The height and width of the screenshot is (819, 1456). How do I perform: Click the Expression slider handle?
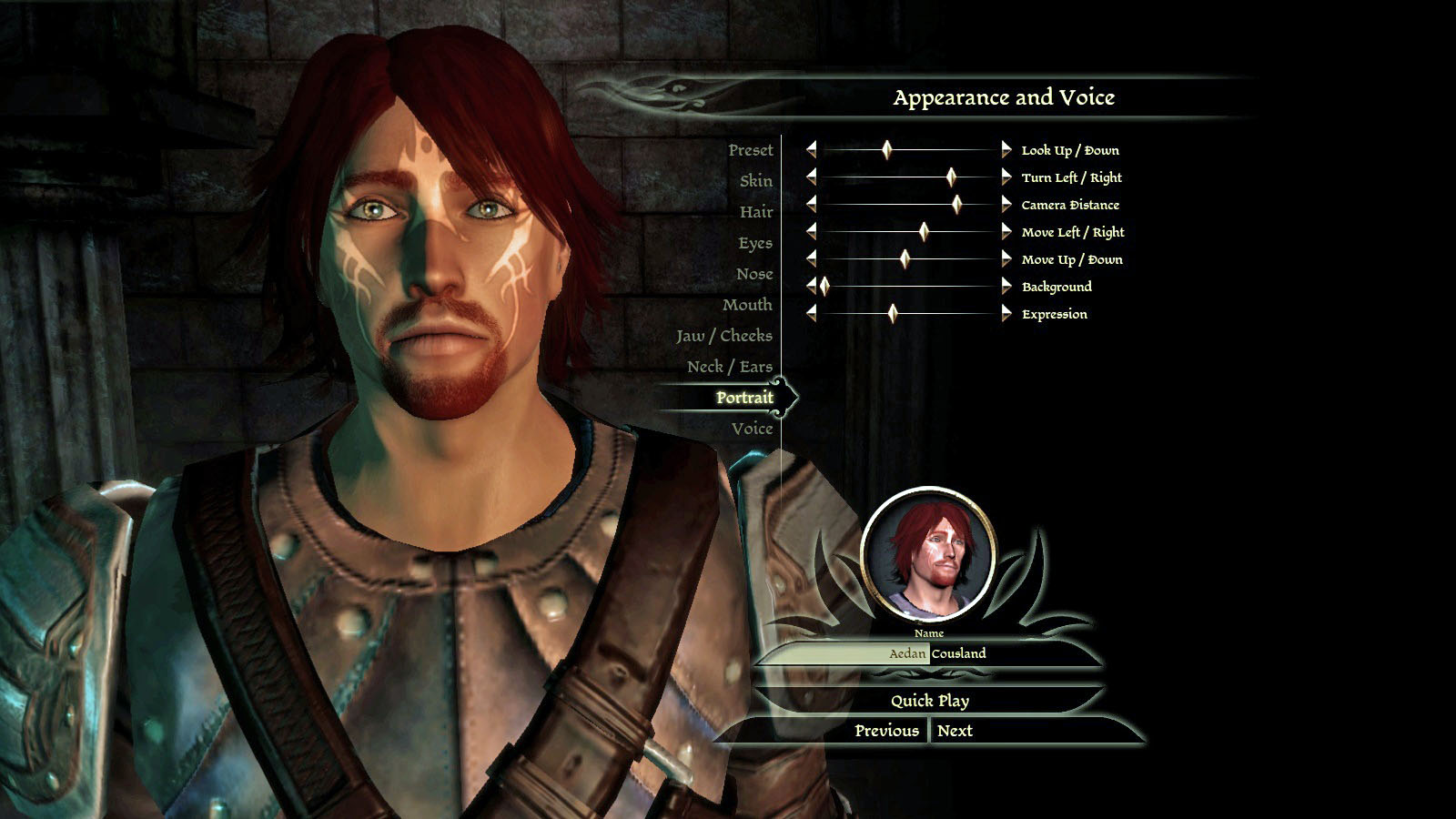click(893, 314)
